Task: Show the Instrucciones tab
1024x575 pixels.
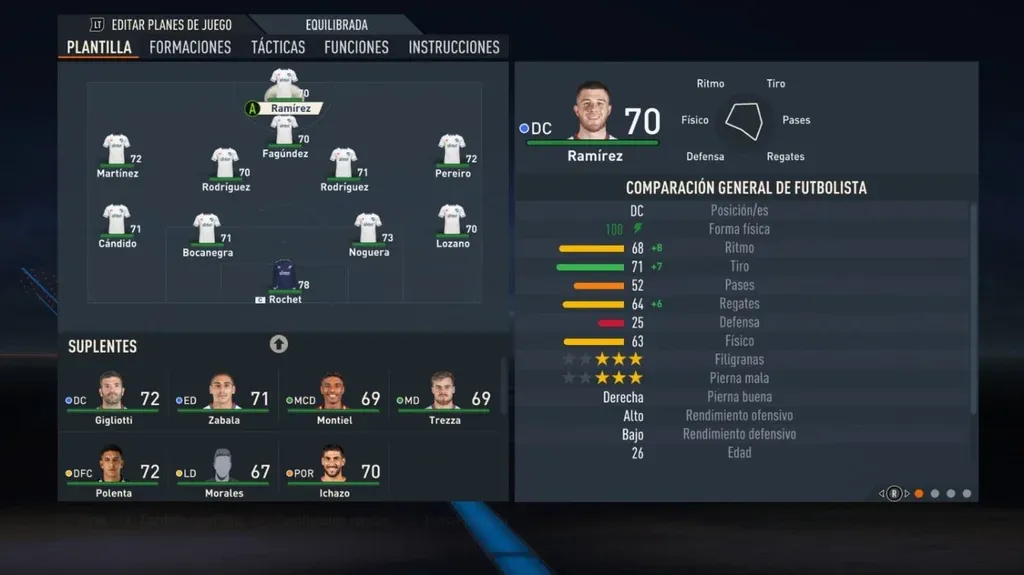Action: 454,47
